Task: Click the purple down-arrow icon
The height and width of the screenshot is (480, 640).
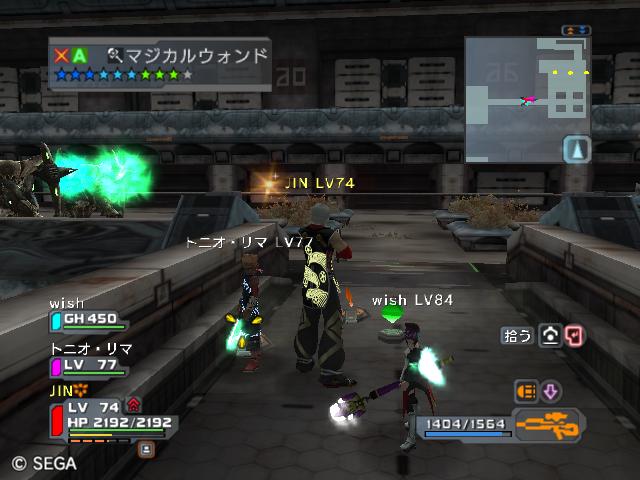Action: coord(551,391)
